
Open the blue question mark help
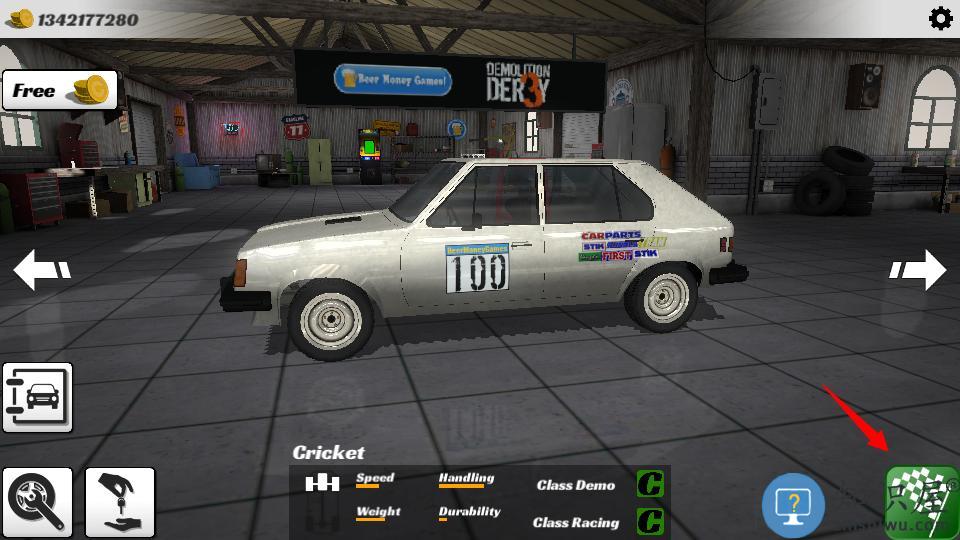(x=793, y=505)
